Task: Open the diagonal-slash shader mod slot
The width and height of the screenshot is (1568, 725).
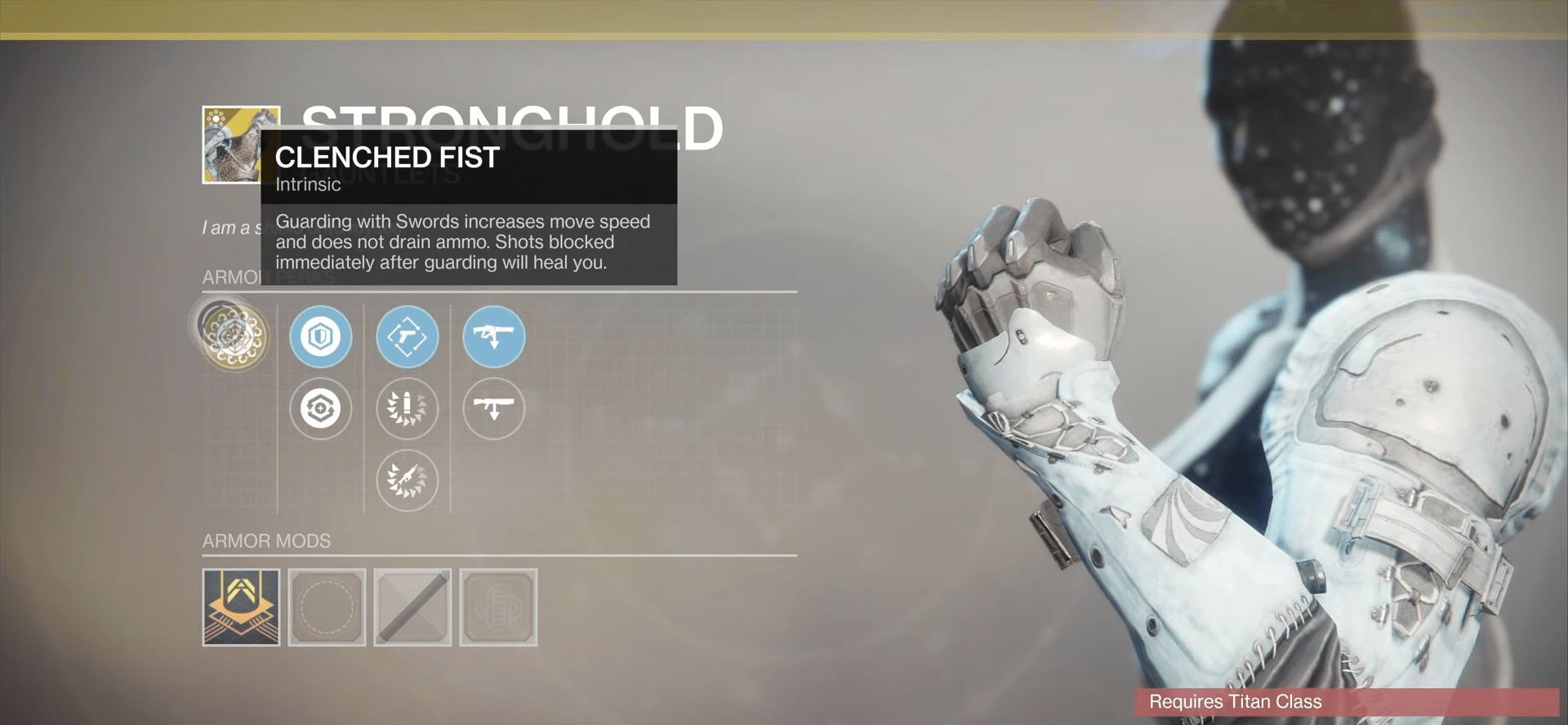Action: pos(412,607)
